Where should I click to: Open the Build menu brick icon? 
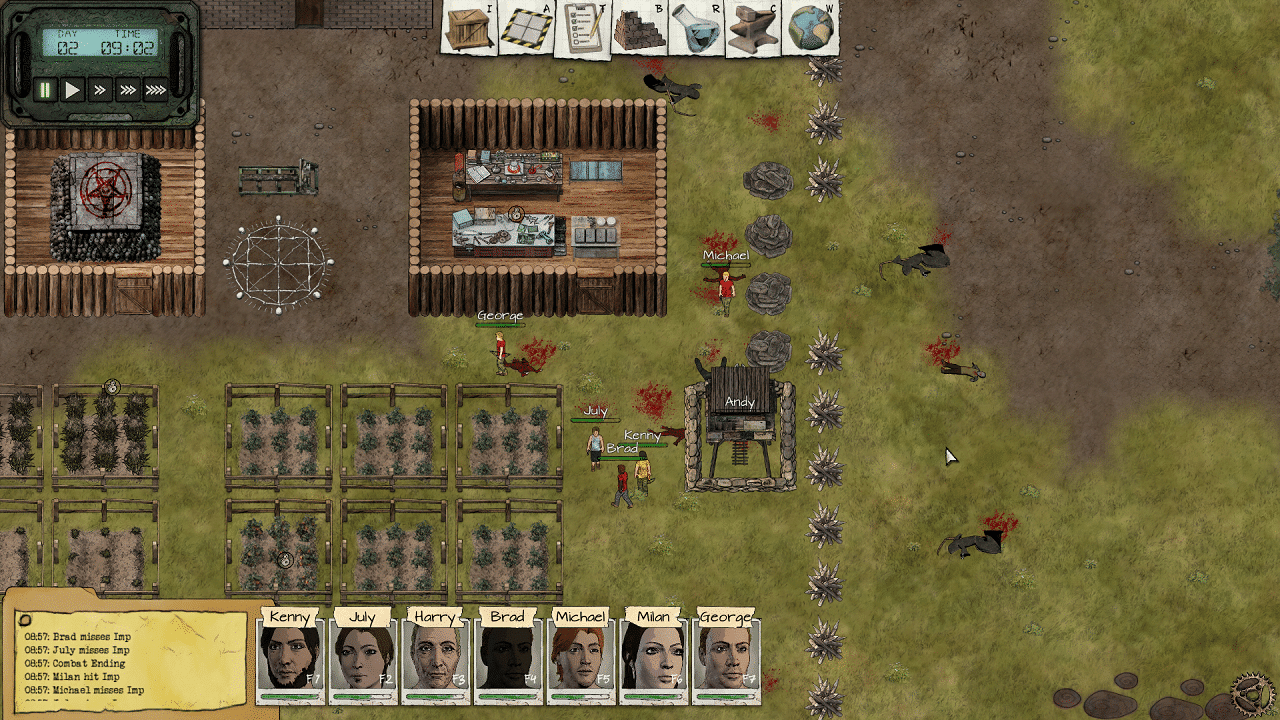click(x=637, y=28)
